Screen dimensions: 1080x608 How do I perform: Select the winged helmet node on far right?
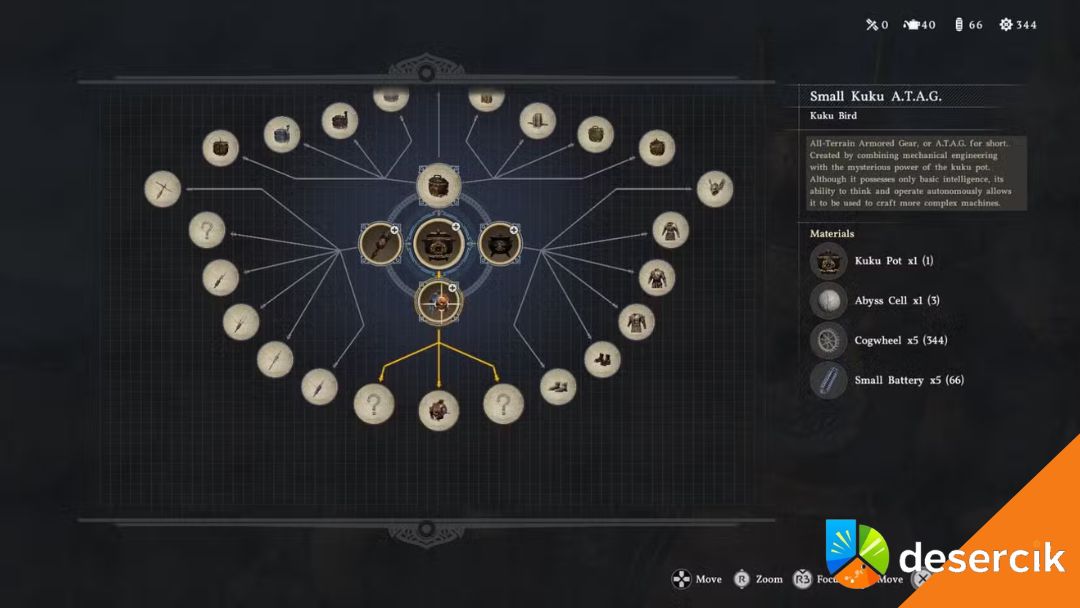coord(714,188)
